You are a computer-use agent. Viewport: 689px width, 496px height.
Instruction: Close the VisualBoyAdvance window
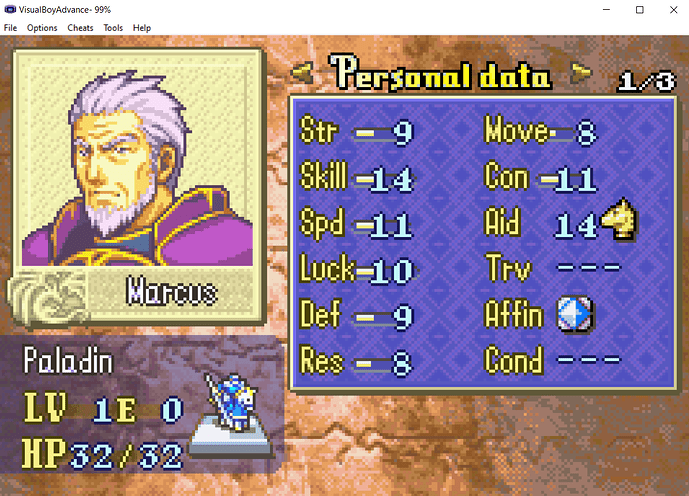click(666, 9)
